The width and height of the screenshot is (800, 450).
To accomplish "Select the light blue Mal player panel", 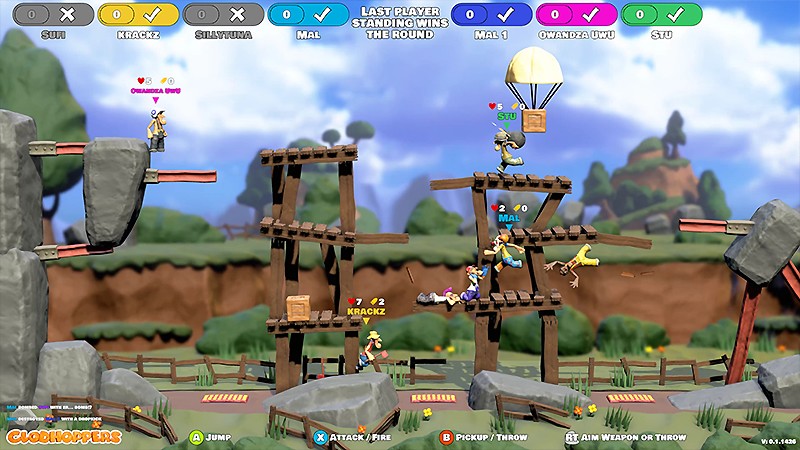I will pos(309,15).
